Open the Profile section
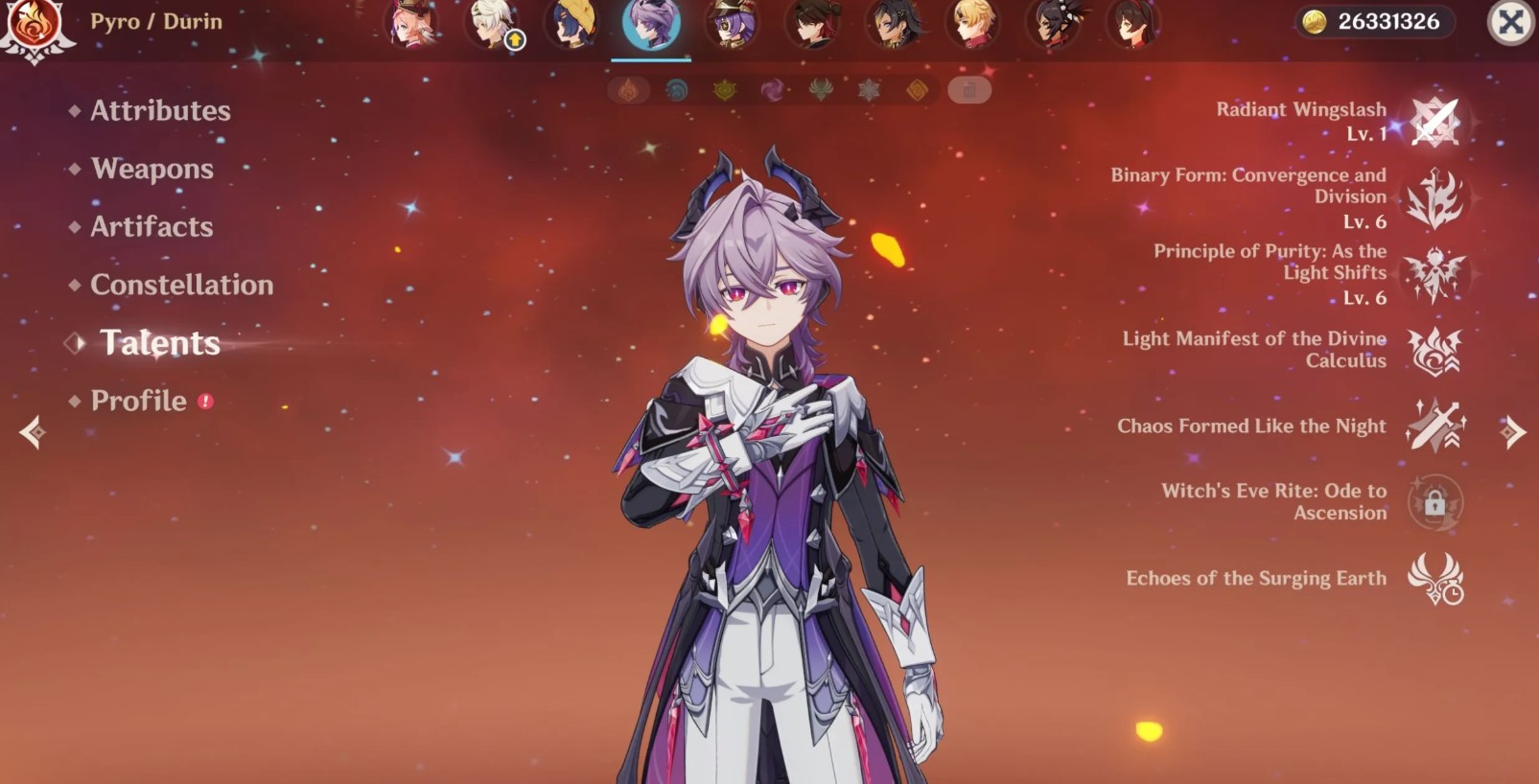Screen dimensions: 1539x784 click(138, 401)
